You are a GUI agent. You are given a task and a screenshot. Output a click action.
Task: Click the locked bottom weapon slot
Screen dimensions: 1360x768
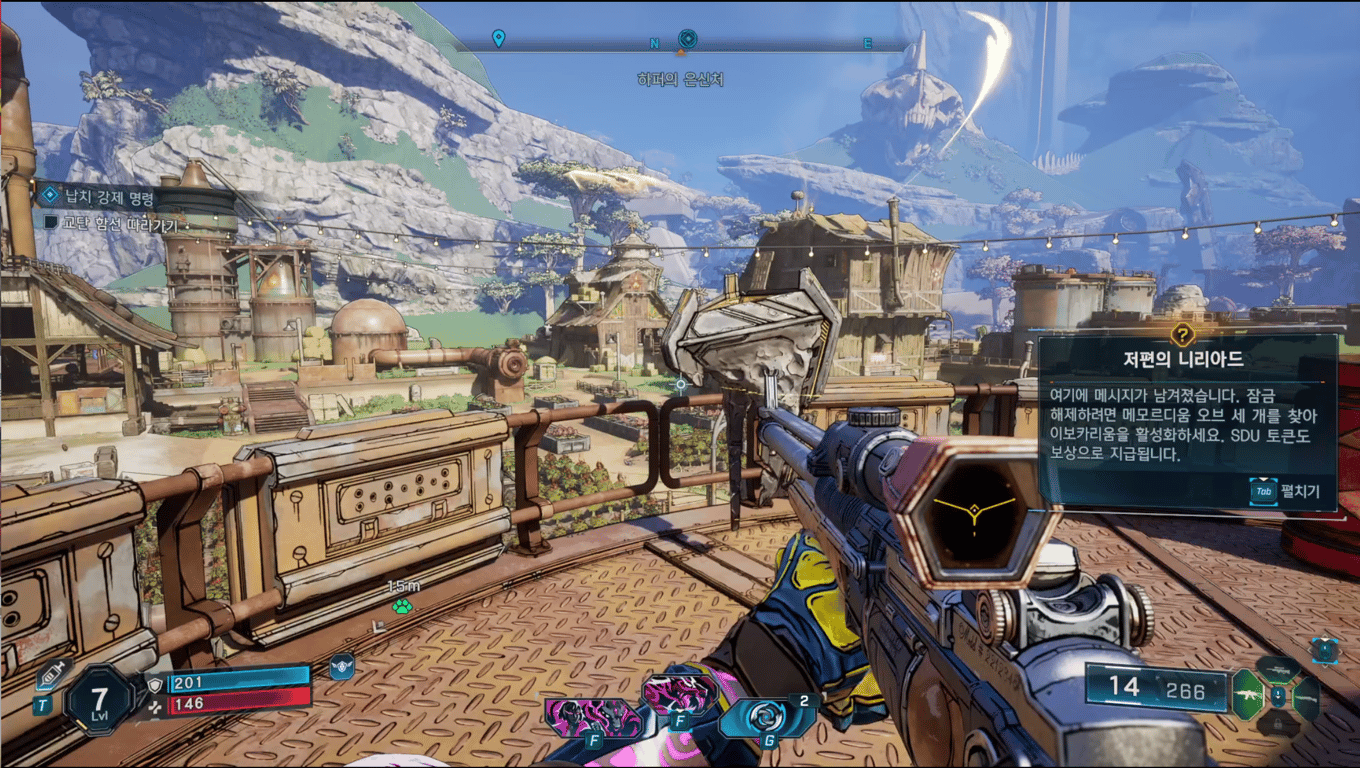1278,726
